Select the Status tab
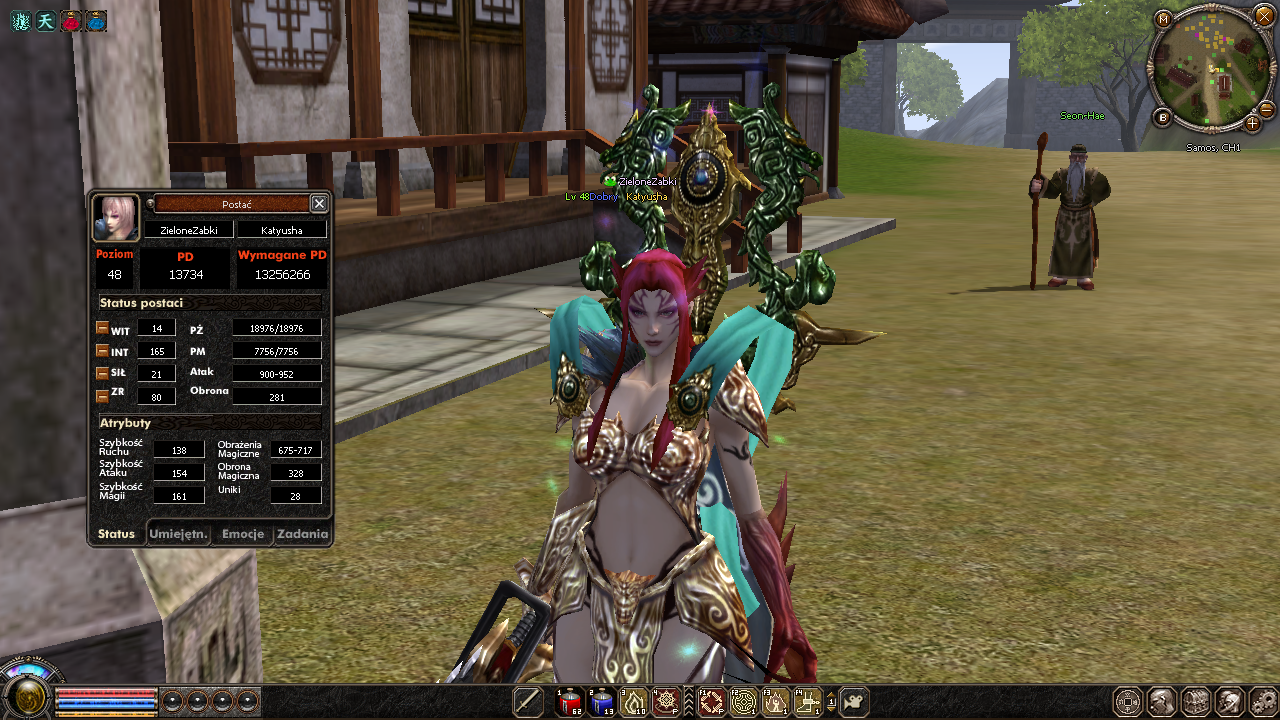The height and width of the screenshot is (720, 1280). [x=116, y=534]
